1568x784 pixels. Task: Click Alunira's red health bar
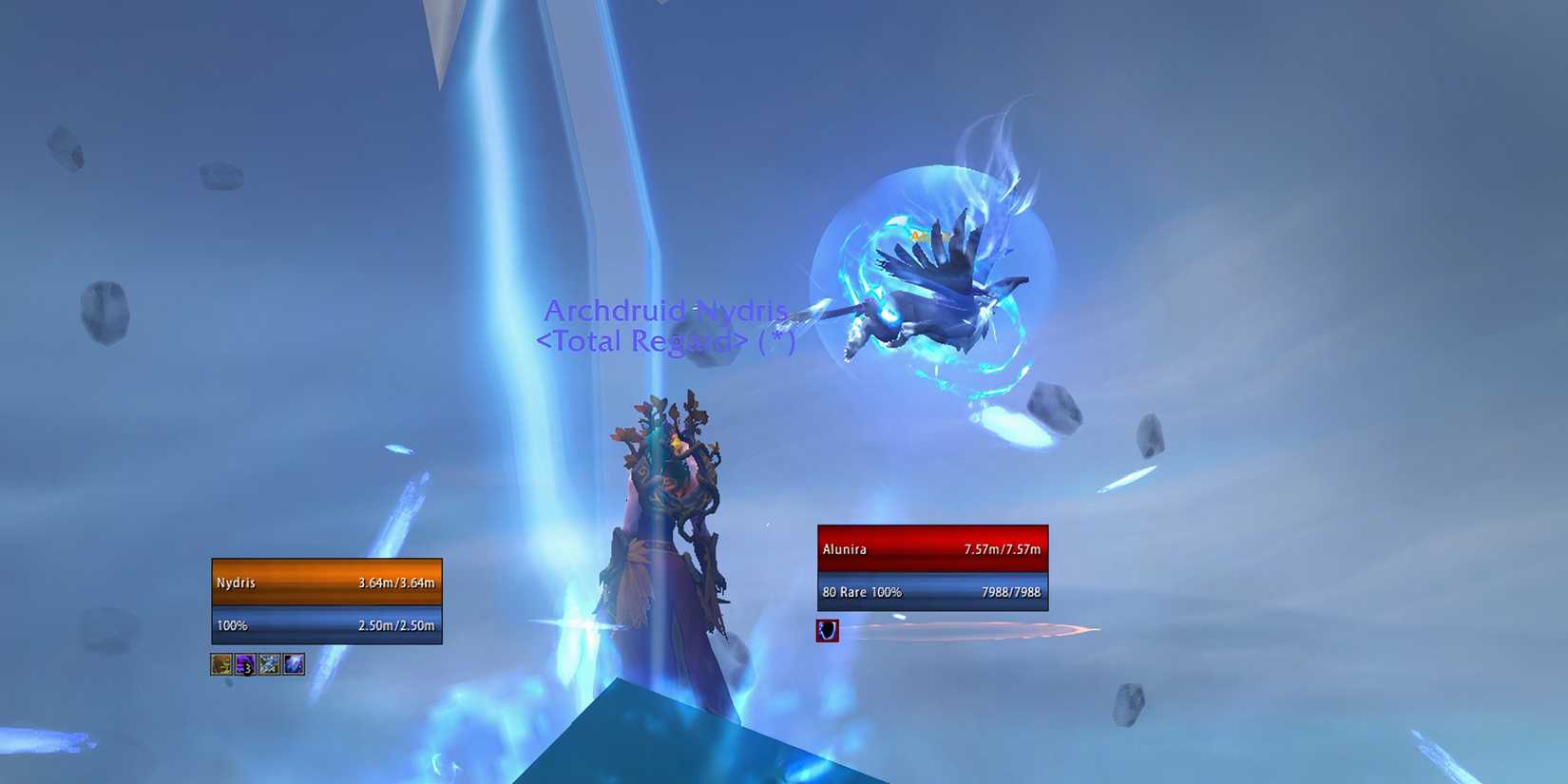pos(931,549)
